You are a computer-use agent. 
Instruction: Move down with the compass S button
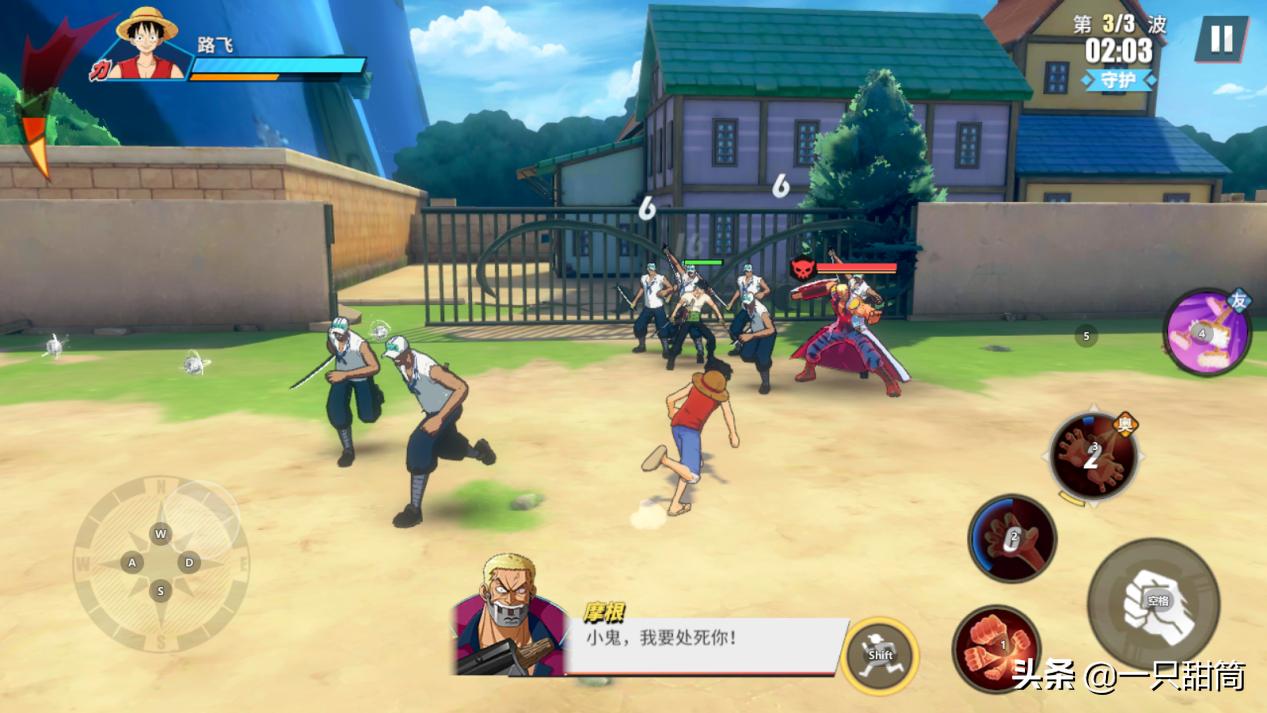(160, 591)
